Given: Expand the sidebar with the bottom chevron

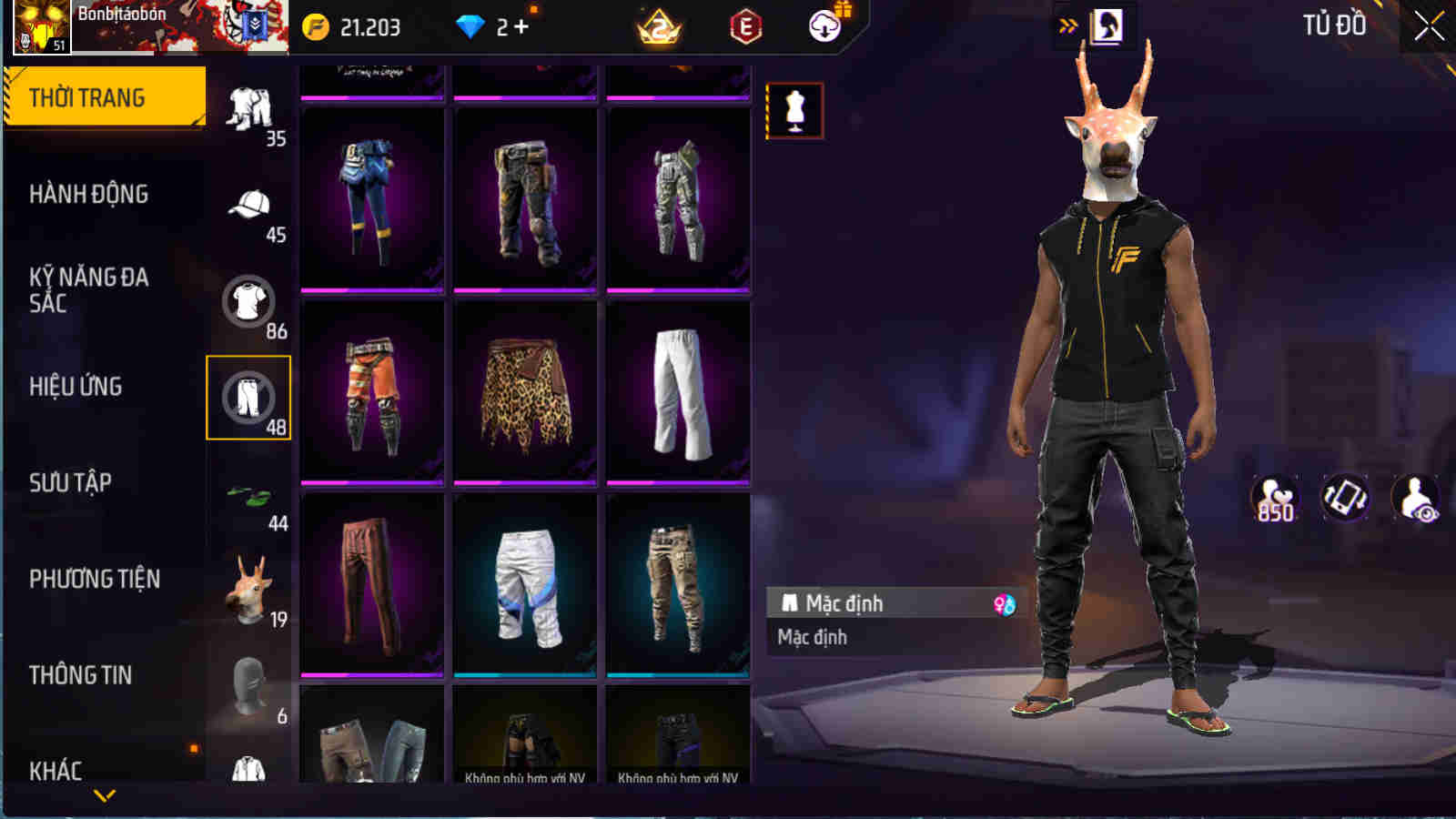Looking at the screenshot, I should point(103,796).
